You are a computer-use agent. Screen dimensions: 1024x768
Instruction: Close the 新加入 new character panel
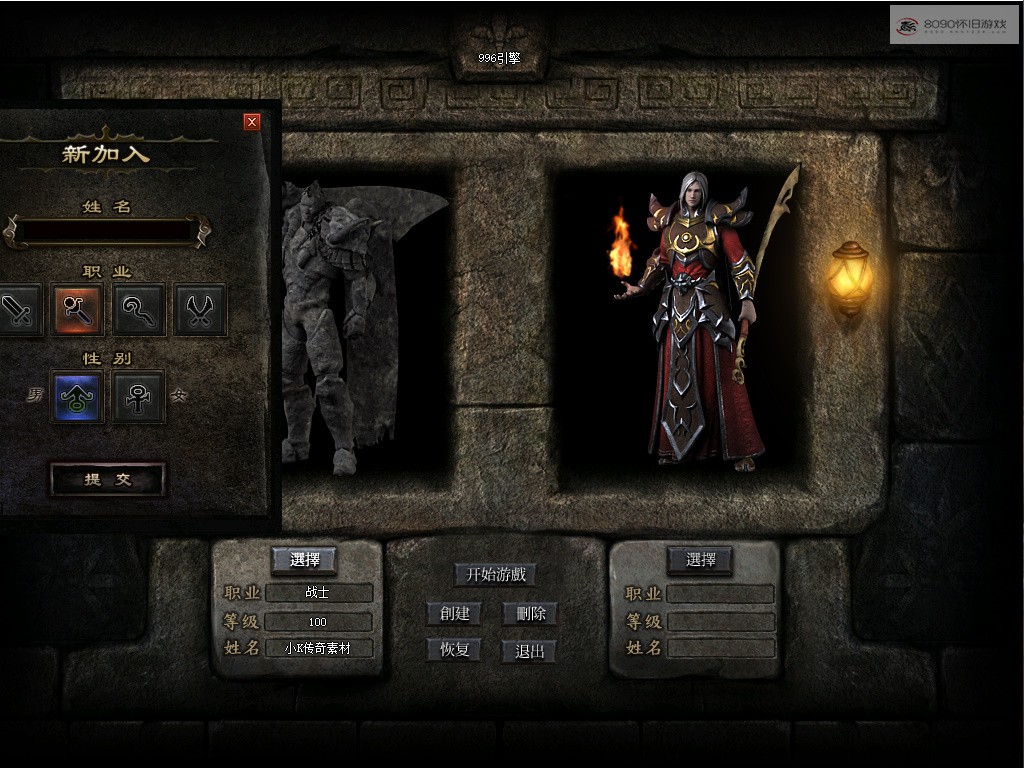click(252, 122)
